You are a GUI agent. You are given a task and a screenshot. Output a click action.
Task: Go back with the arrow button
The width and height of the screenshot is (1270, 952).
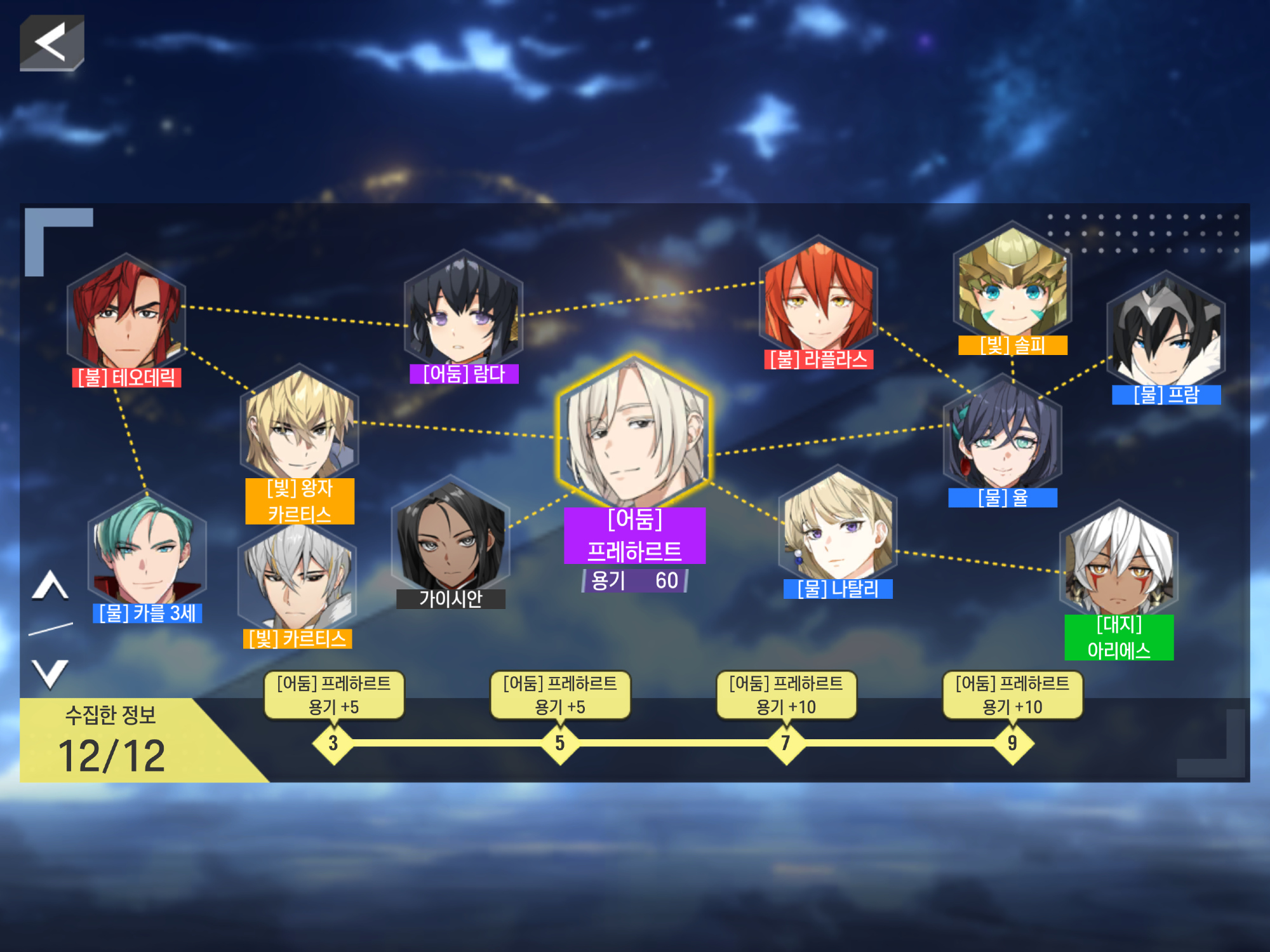tap(51, 43)
